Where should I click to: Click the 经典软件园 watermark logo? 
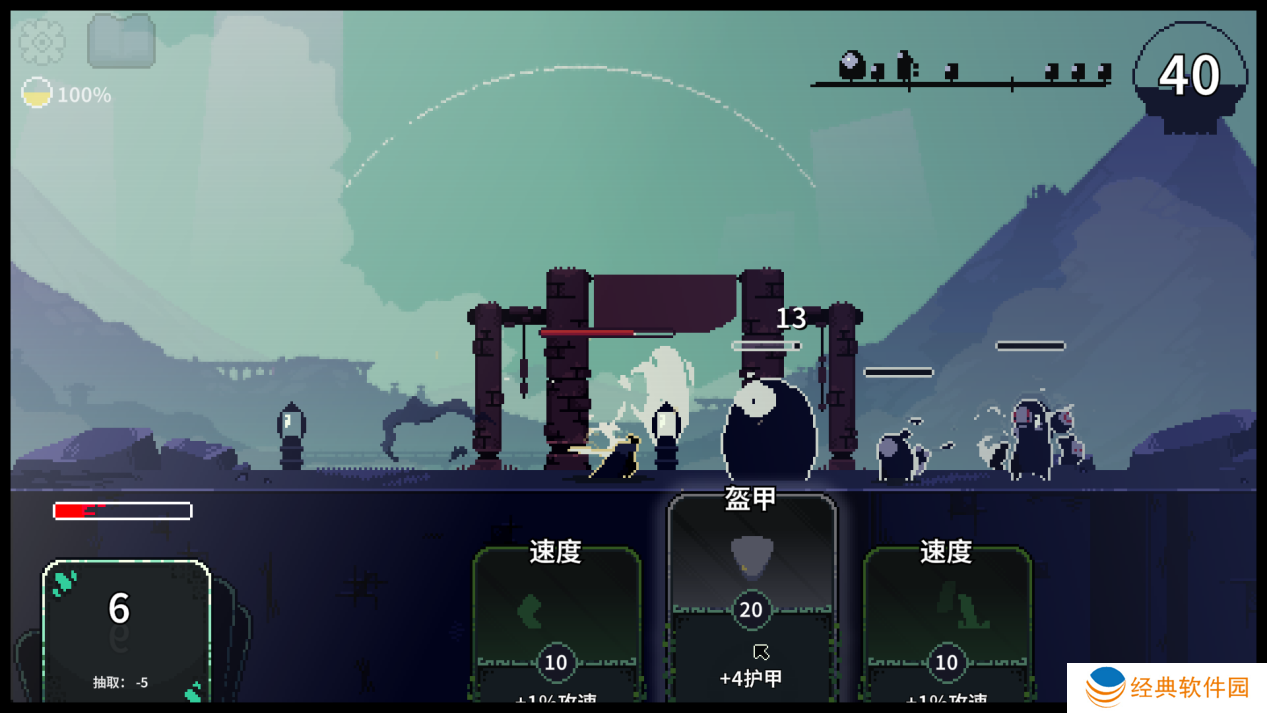click(x=1164, y=687)
